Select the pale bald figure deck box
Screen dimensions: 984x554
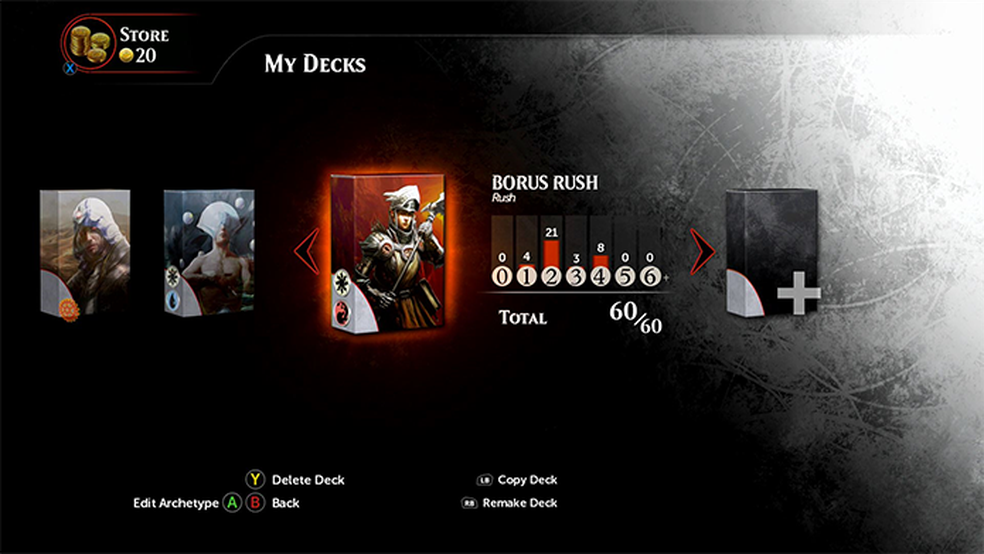coord(209,250)
